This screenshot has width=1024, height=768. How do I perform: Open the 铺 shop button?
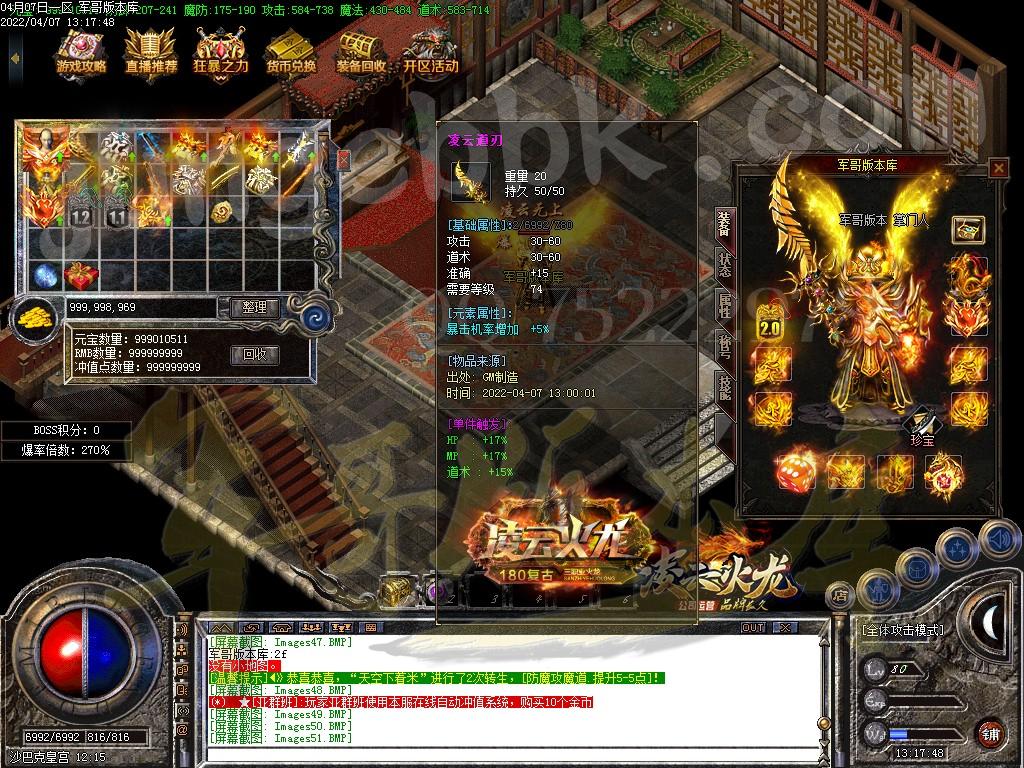pos(989,732)
